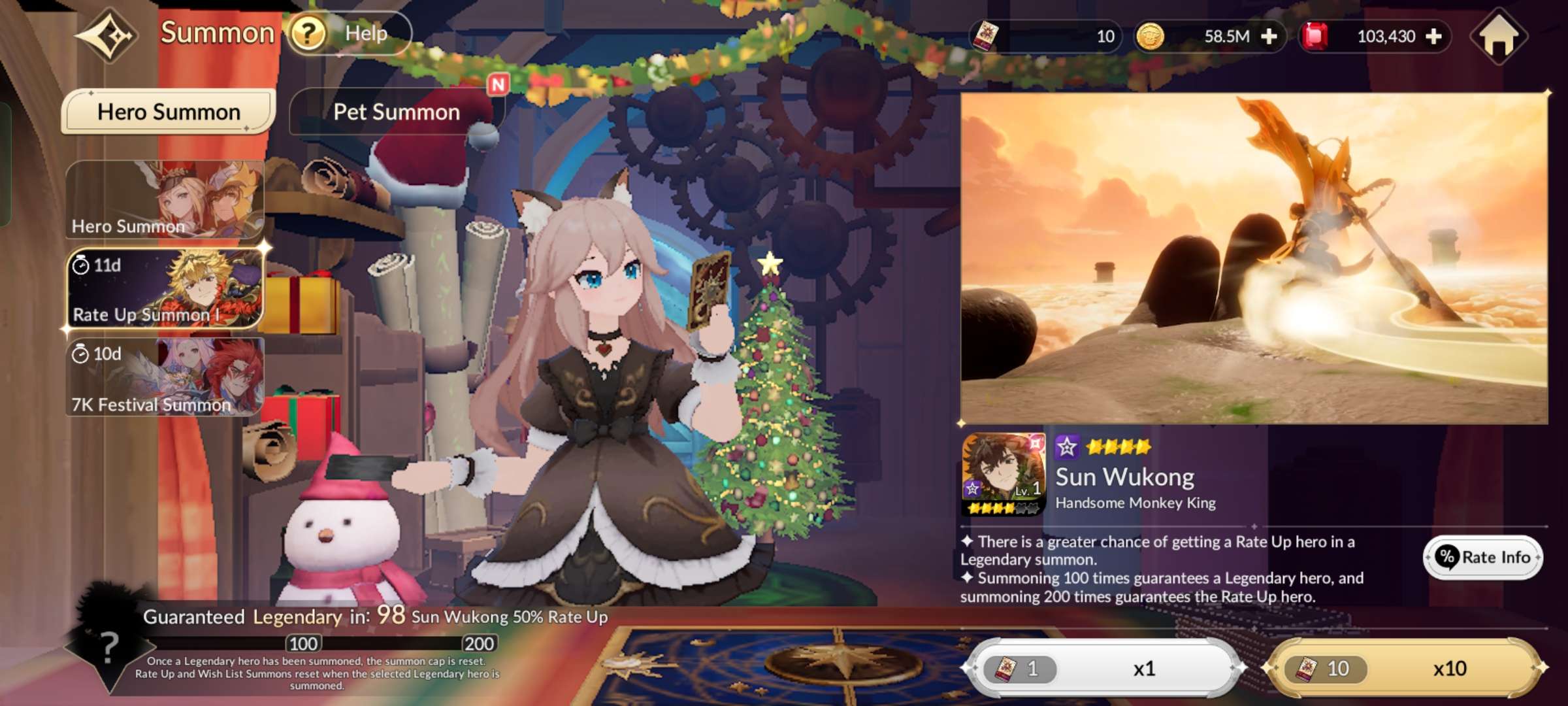Play the Sun Wukong preview video
Image resolution: width=1568 pixels, height=706 pixels.
pyautogui.click(x=1254, y=258)
